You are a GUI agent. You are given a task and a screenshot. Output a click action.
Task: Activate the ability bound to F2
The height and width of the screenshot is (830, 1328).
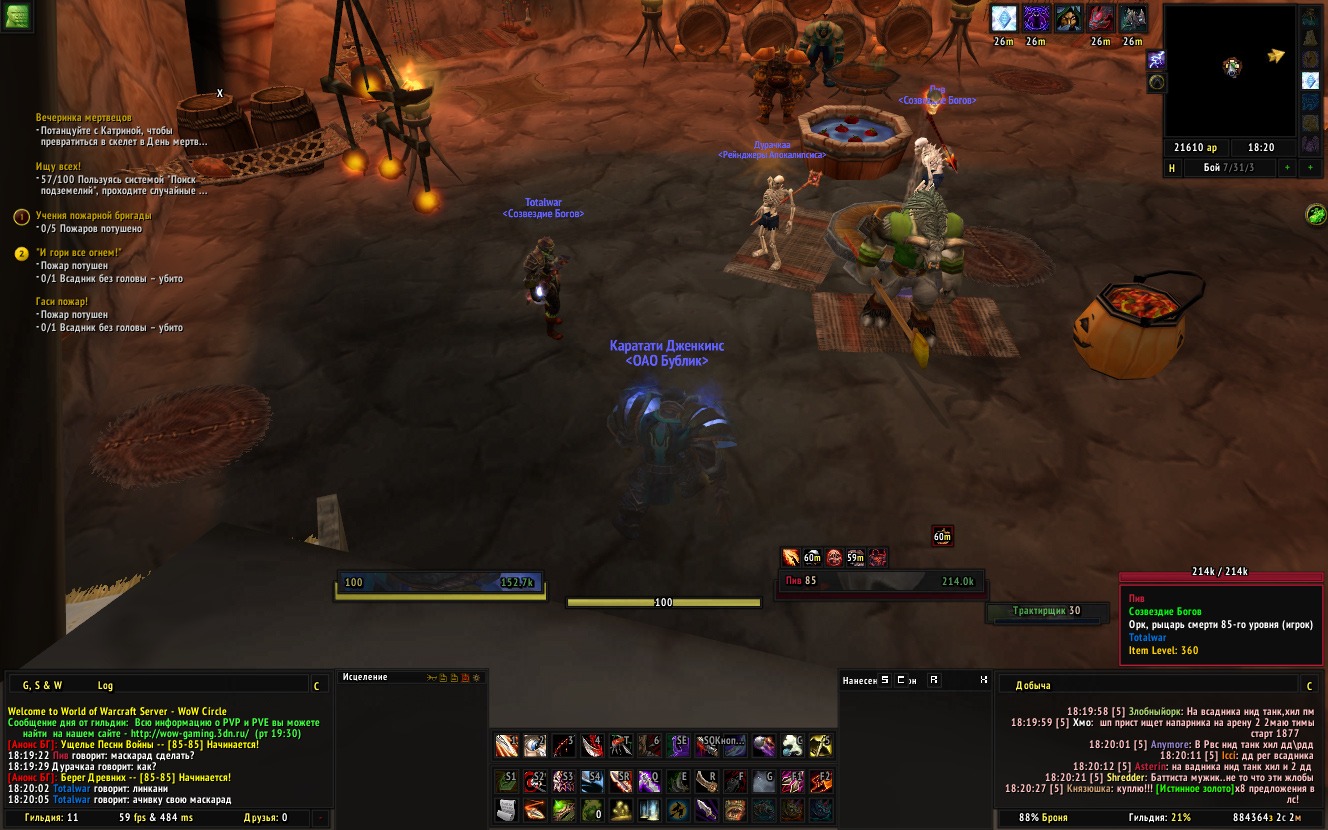821,781
